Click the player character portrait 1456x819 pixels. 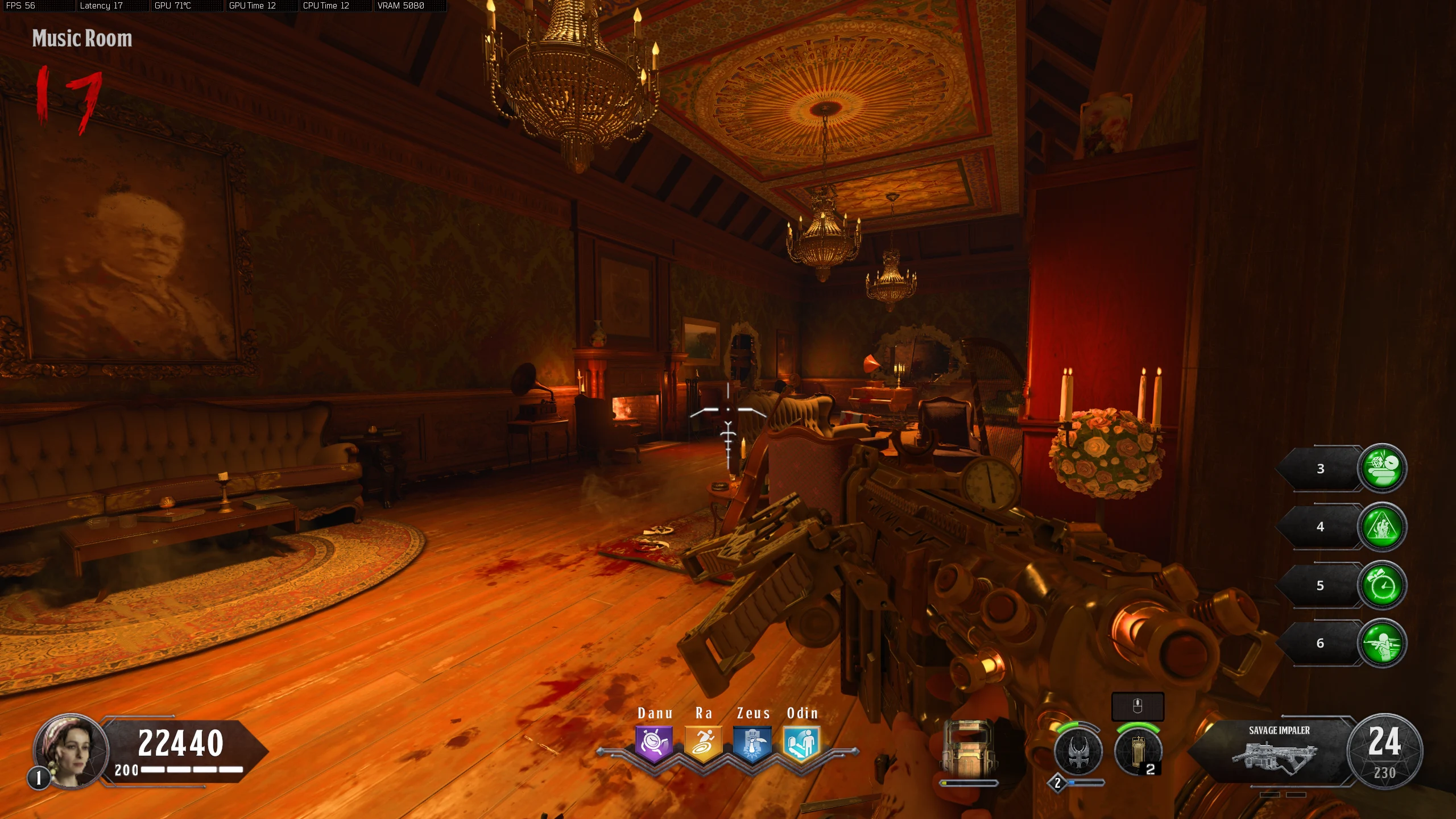pos(71,750)
